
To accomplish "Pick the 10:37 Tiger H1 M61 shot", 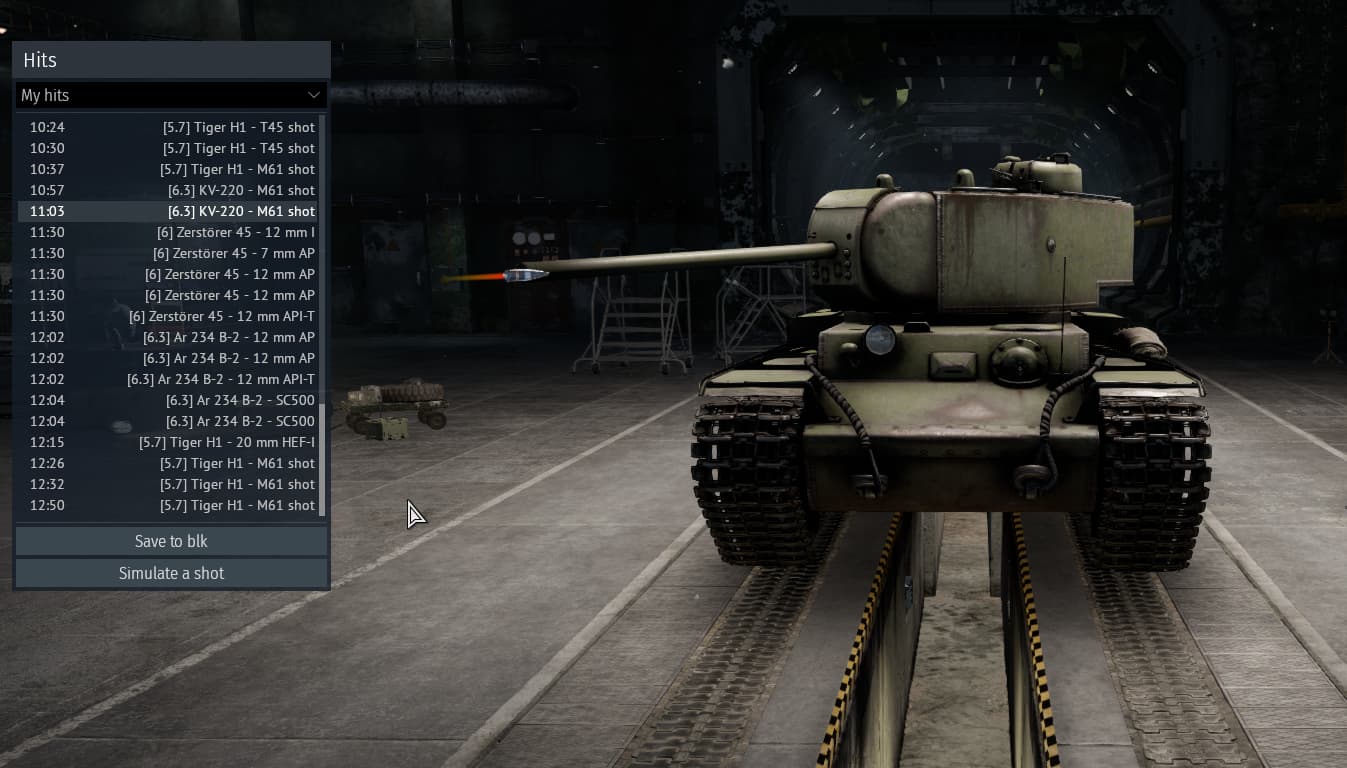I will click(168, 169).
